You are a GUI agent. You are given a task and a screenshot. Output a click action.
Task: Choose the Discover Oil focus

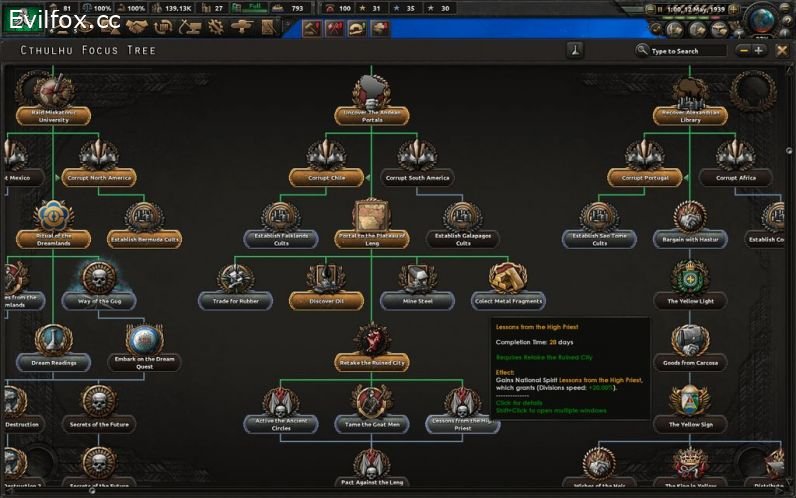click(326, 299)
